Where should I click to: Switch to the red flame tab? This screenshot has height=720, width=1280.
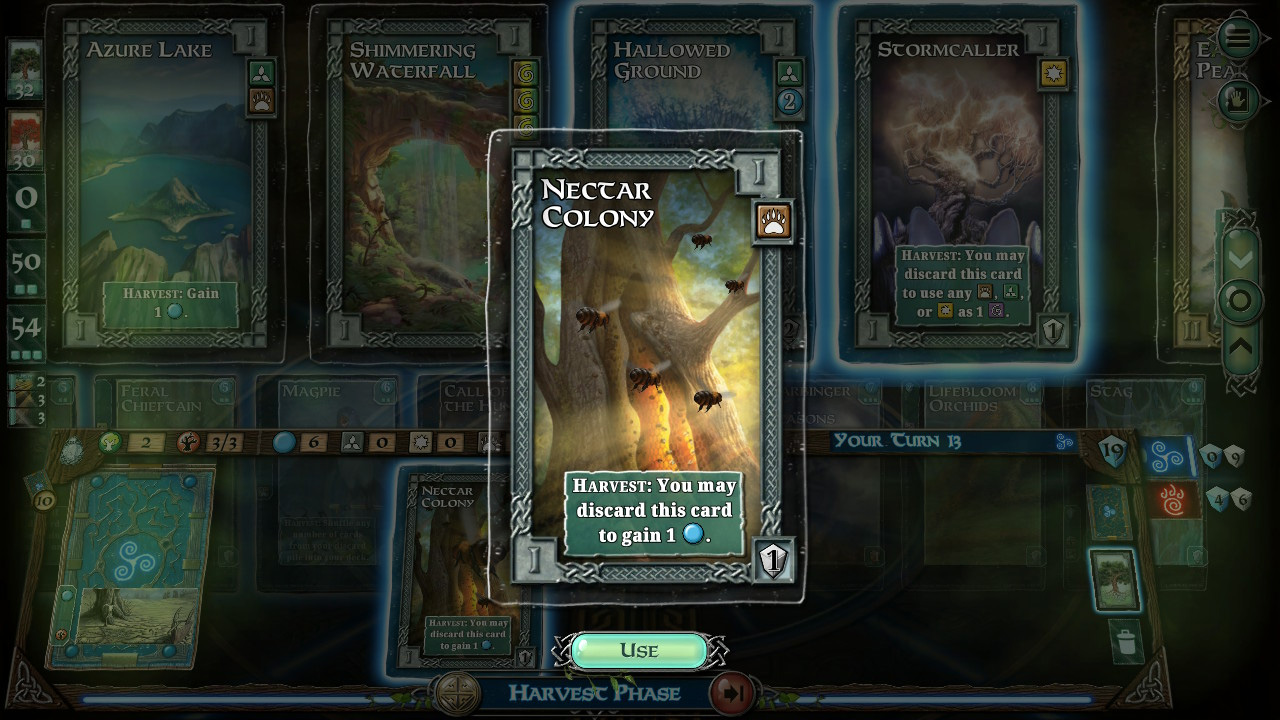coord(1168,499)
